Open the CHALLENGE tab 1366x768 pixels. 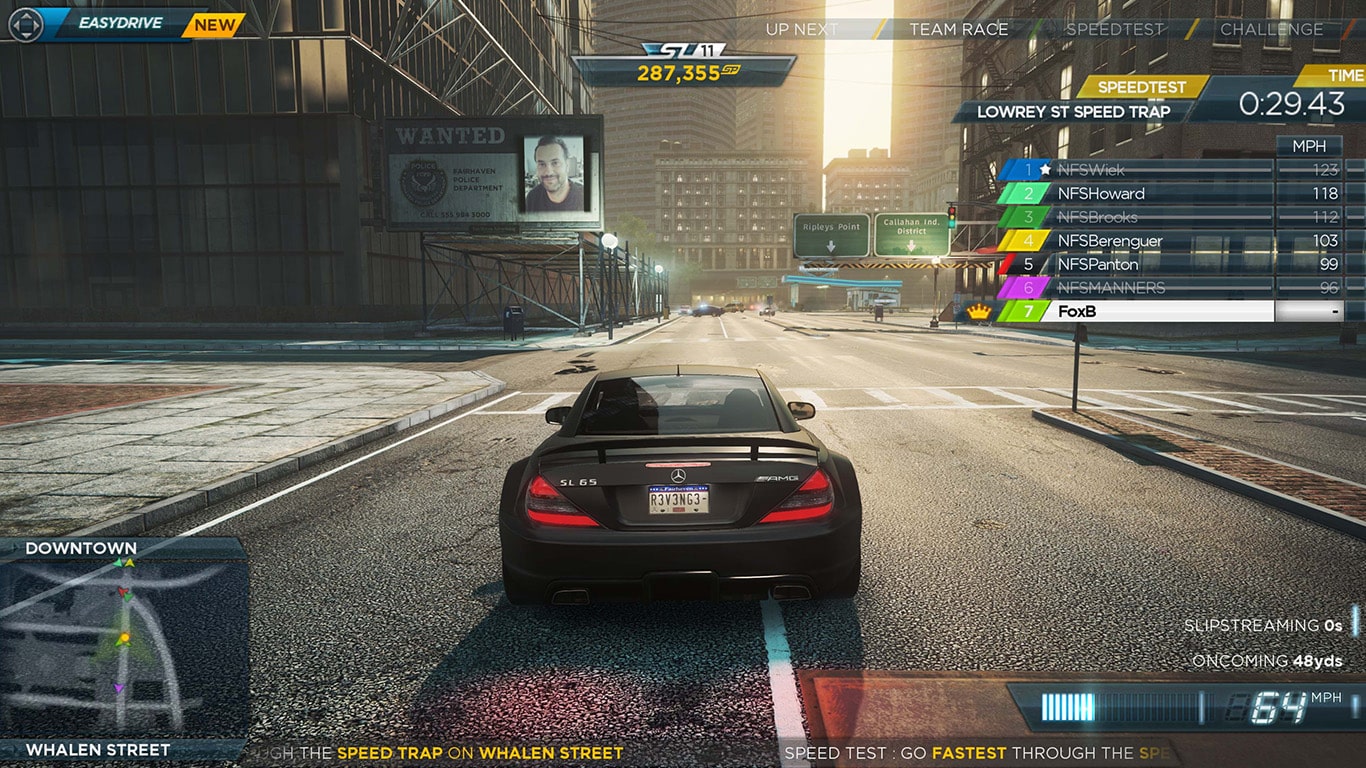click(1272, 29)
